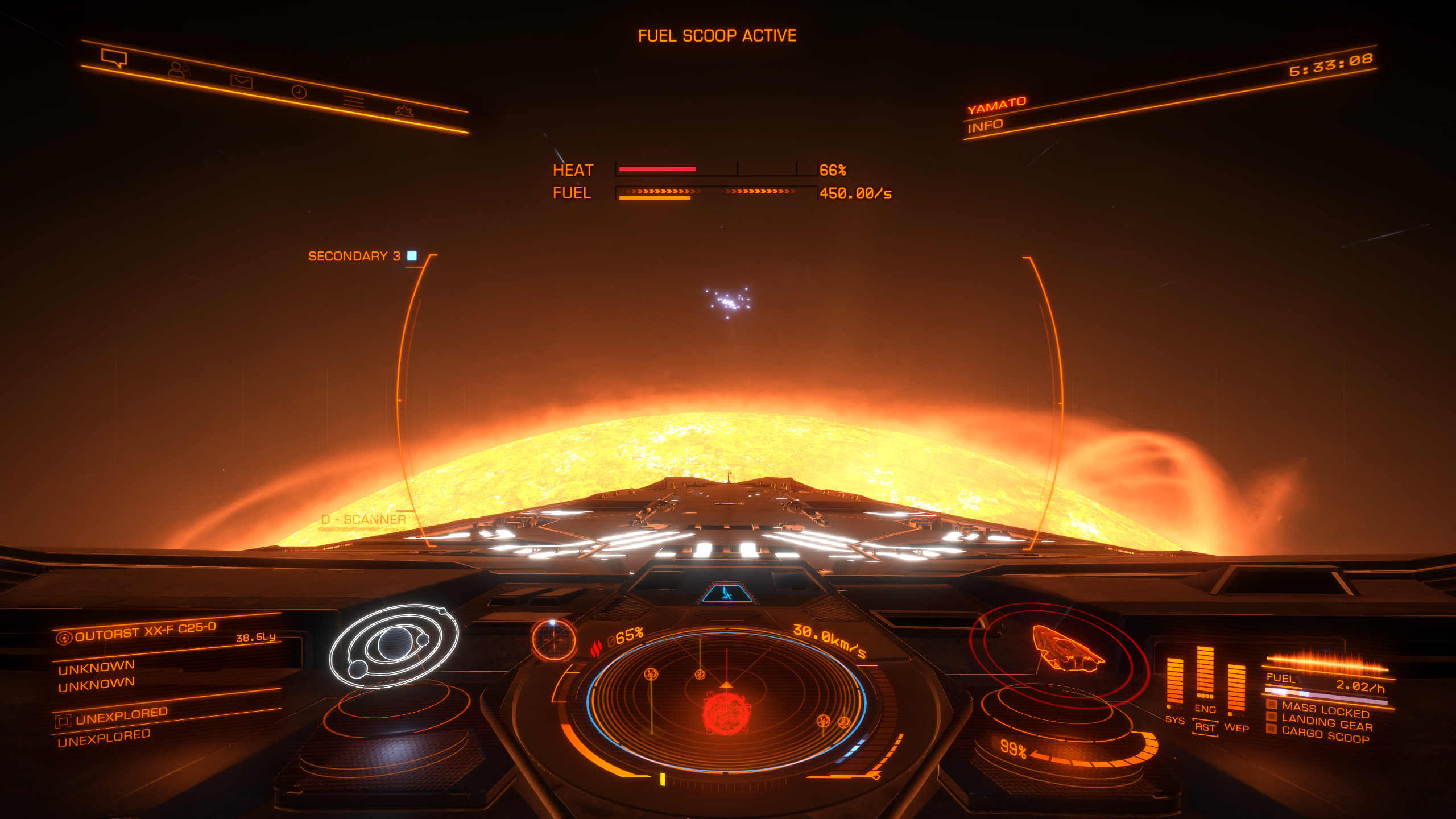Screen dimensions: 1456x819
Task: Open the chat speech bubble panel
Action: pos(114,58)
